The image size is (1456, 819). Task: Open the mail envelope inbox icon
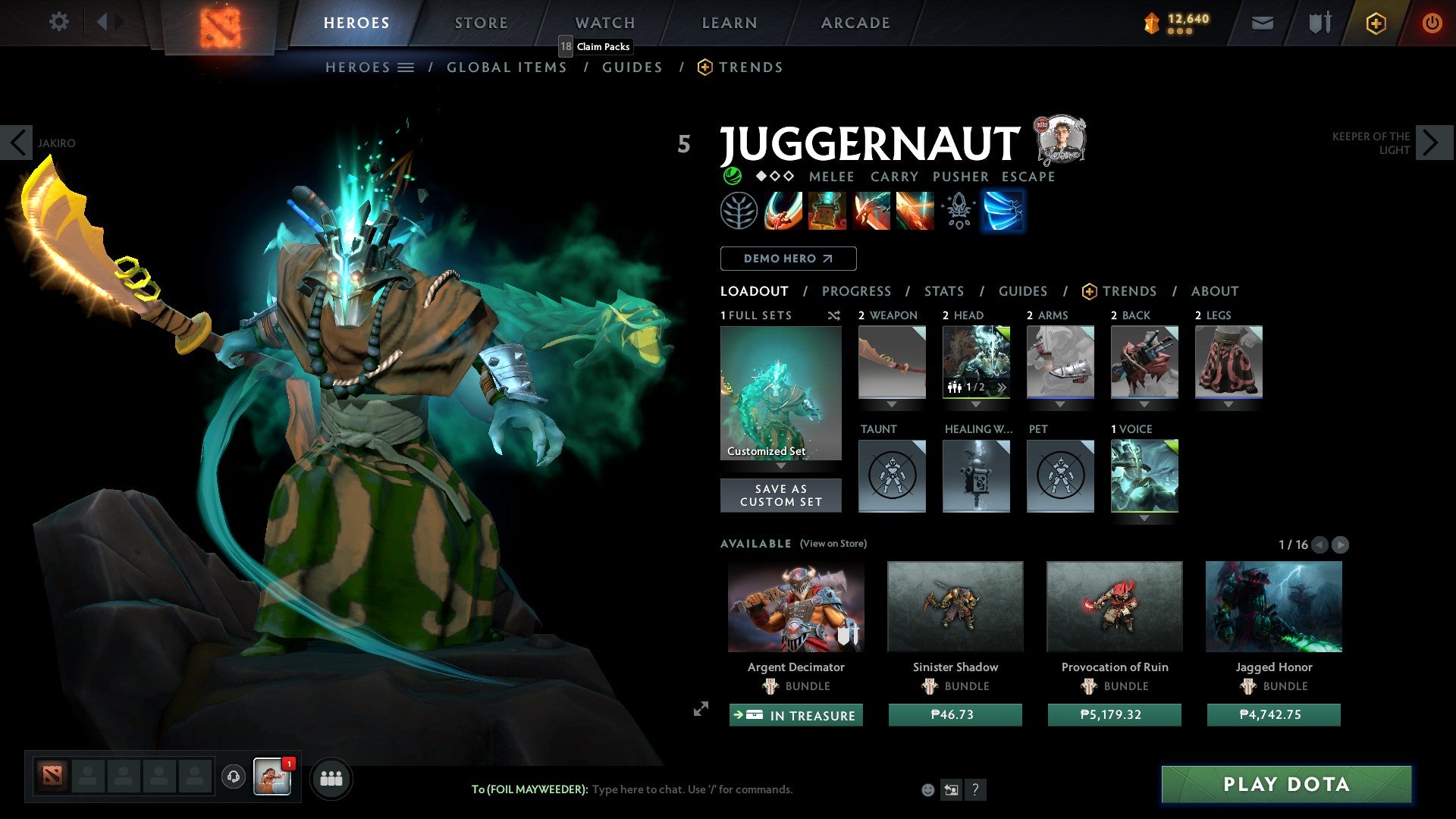(x=1262, y=23)
